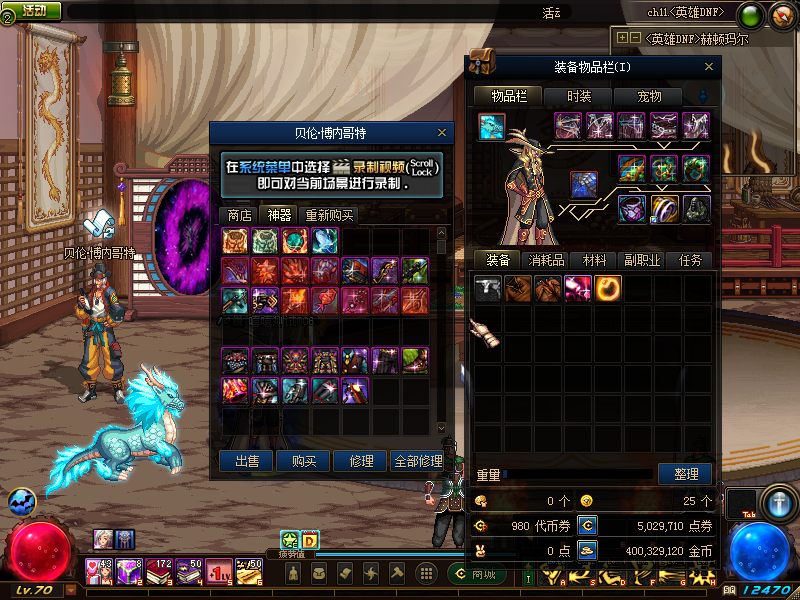Open the 活动 events button
Image resolution: width=800 pixels, height=600 pixels.
pos(33,10)
